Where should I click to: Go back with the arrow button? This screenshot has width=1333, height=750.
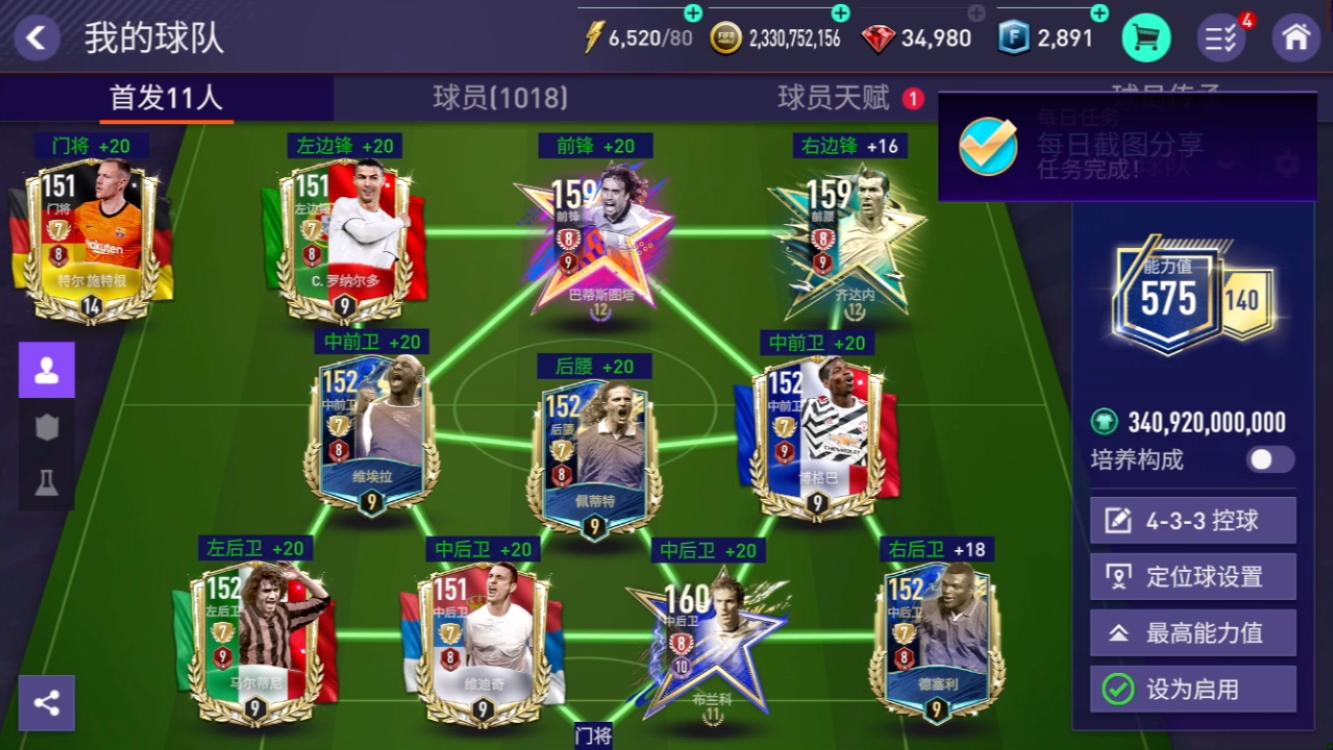(37, 38)
